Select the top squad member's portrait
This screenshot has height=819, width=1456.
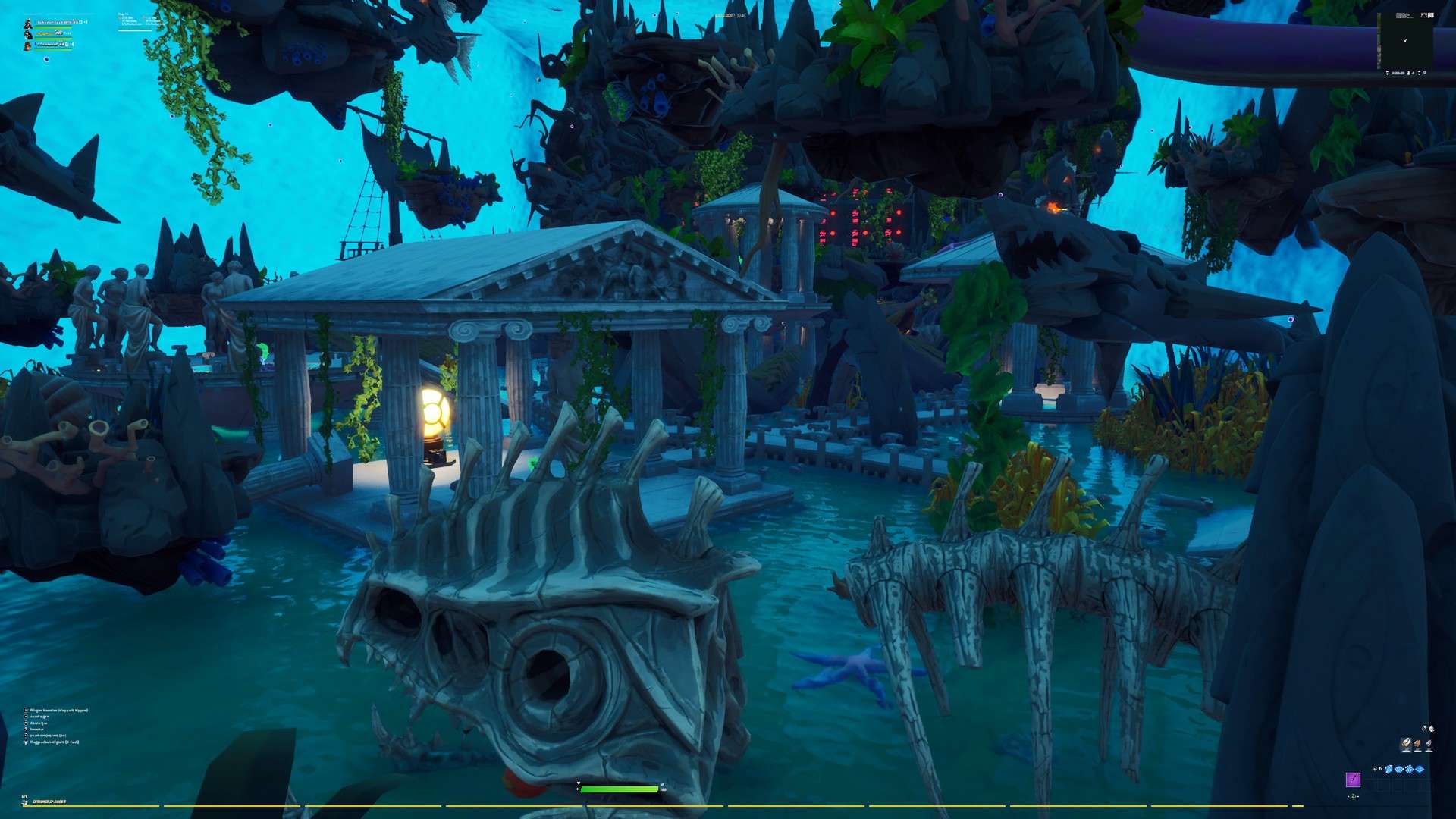28,23
